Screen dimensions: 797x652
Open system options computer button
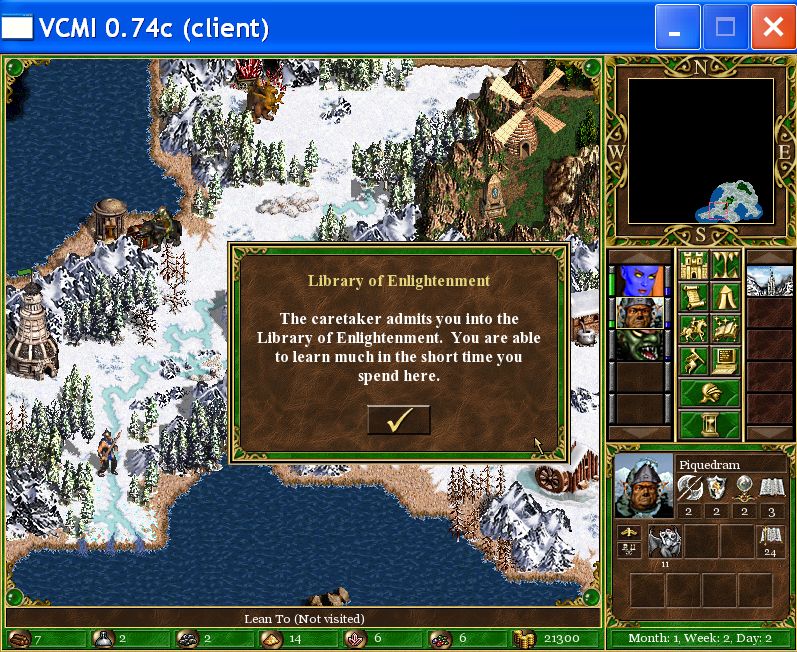(x=725, y=359)
